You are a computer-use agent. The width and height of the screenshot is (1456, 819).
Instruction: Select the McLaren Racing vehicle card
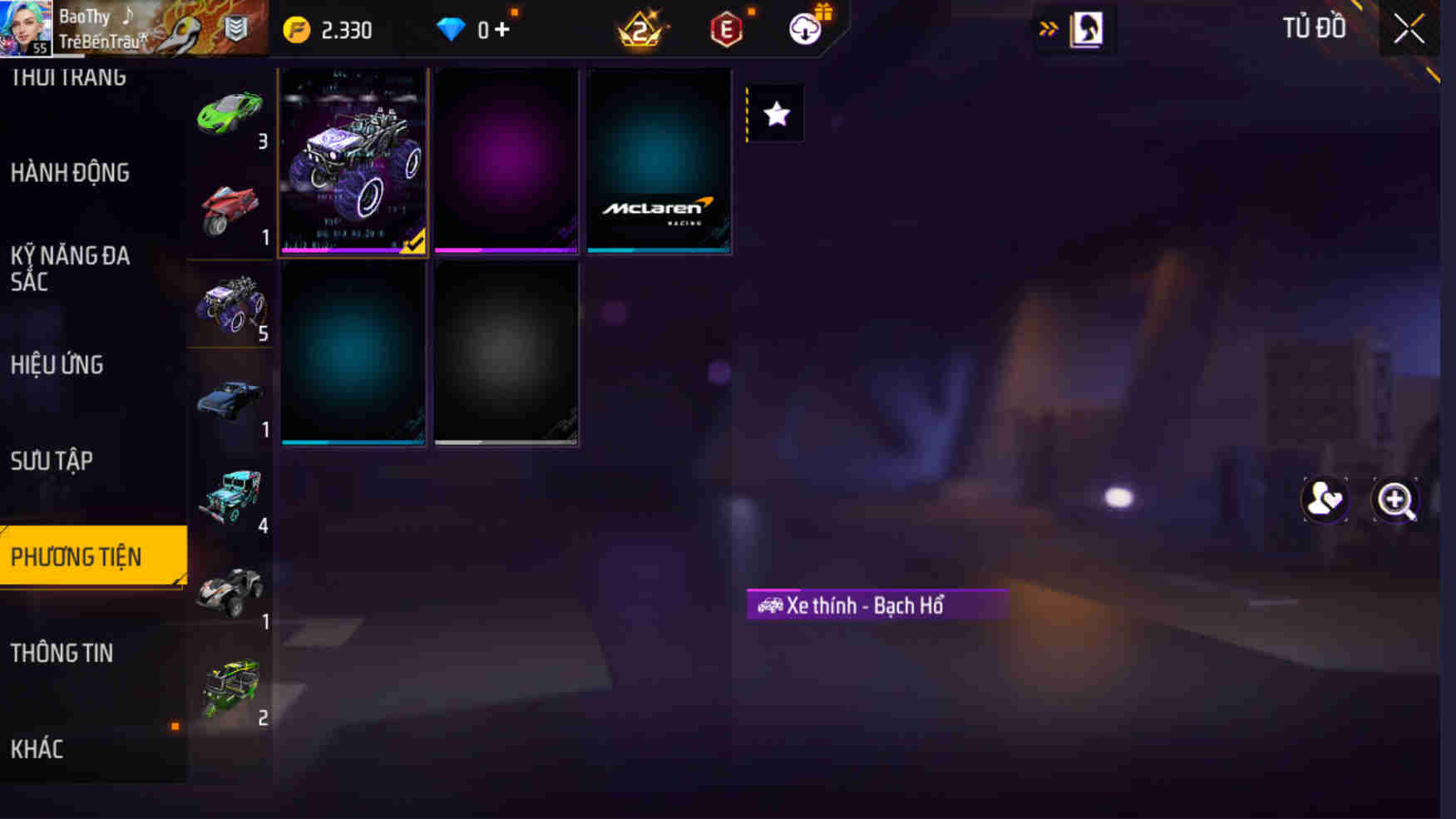click(659, 161)
